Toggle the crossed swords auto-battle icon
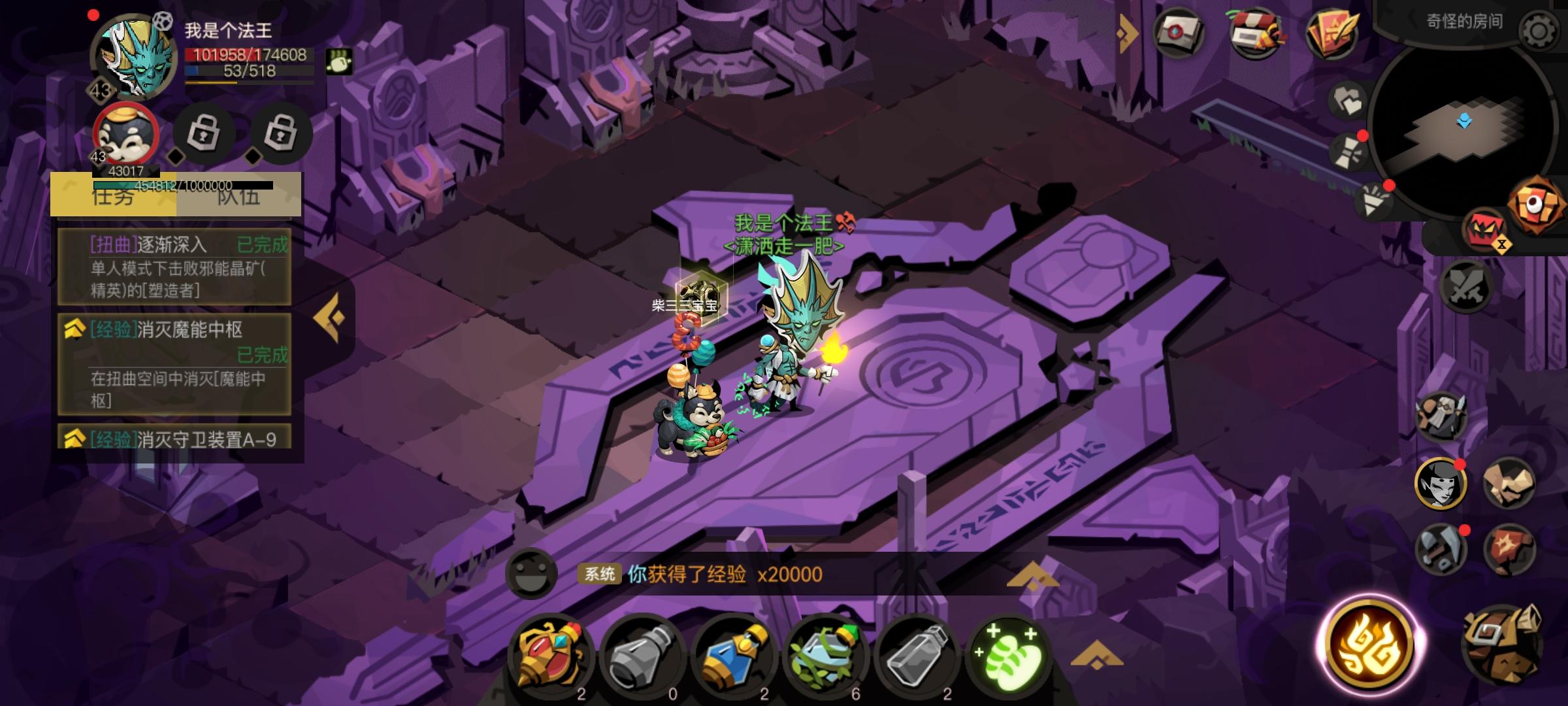This screenshot has height=706, width=1568. [1465, 288]
